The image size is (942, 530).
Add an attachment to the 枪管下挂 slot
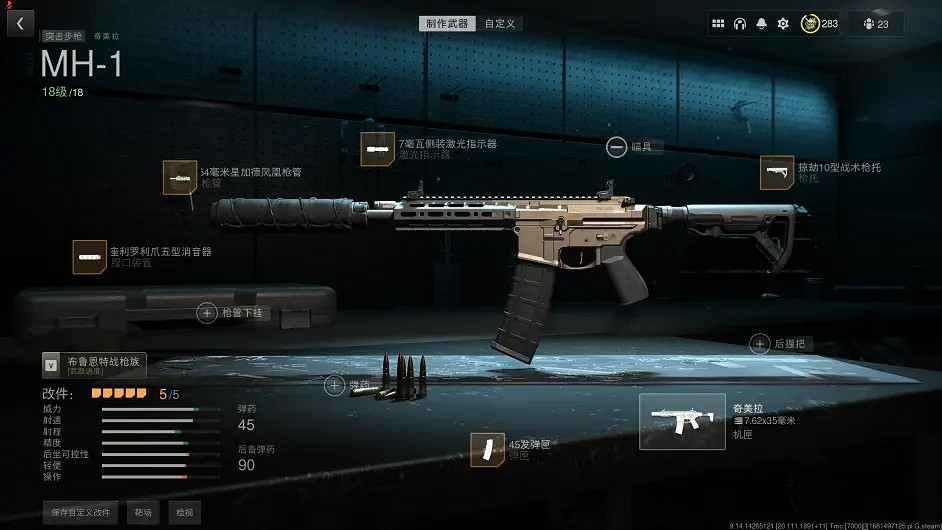(207, 313)
